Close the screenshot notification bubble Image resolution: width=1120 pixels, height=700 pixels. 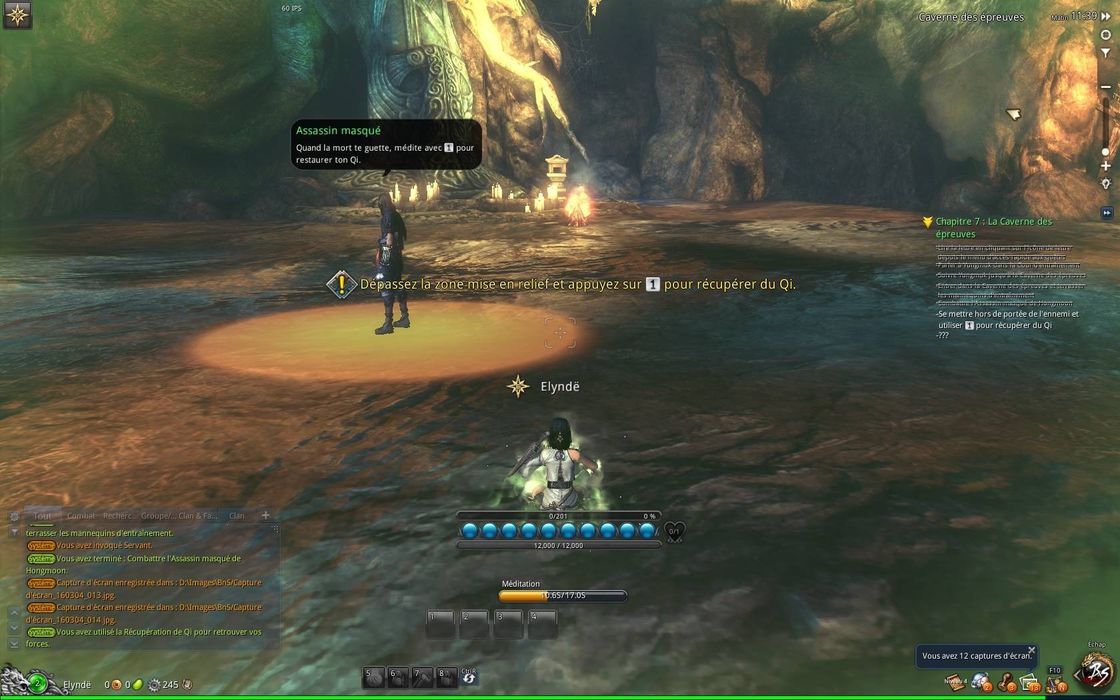1032,650
